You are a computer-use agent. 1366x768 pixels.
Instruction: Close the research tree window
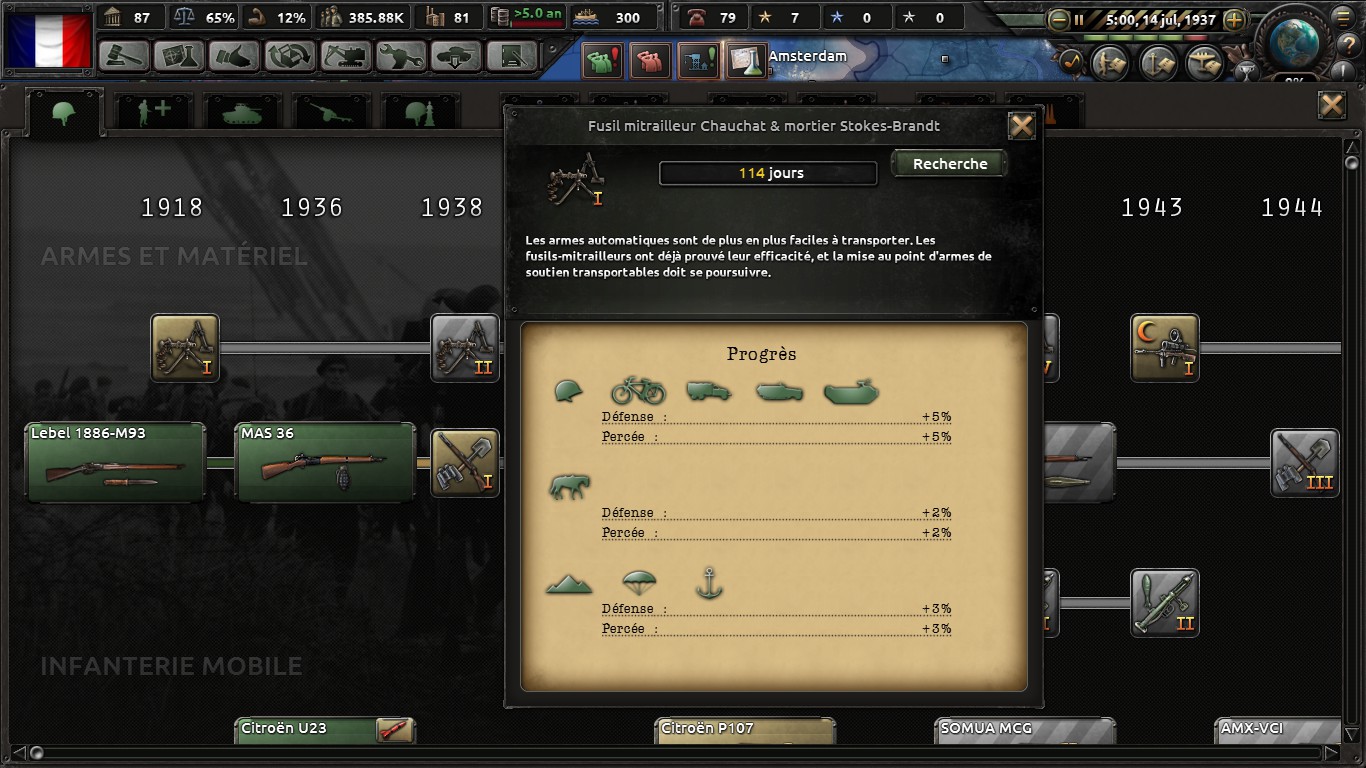(1331, 105)
